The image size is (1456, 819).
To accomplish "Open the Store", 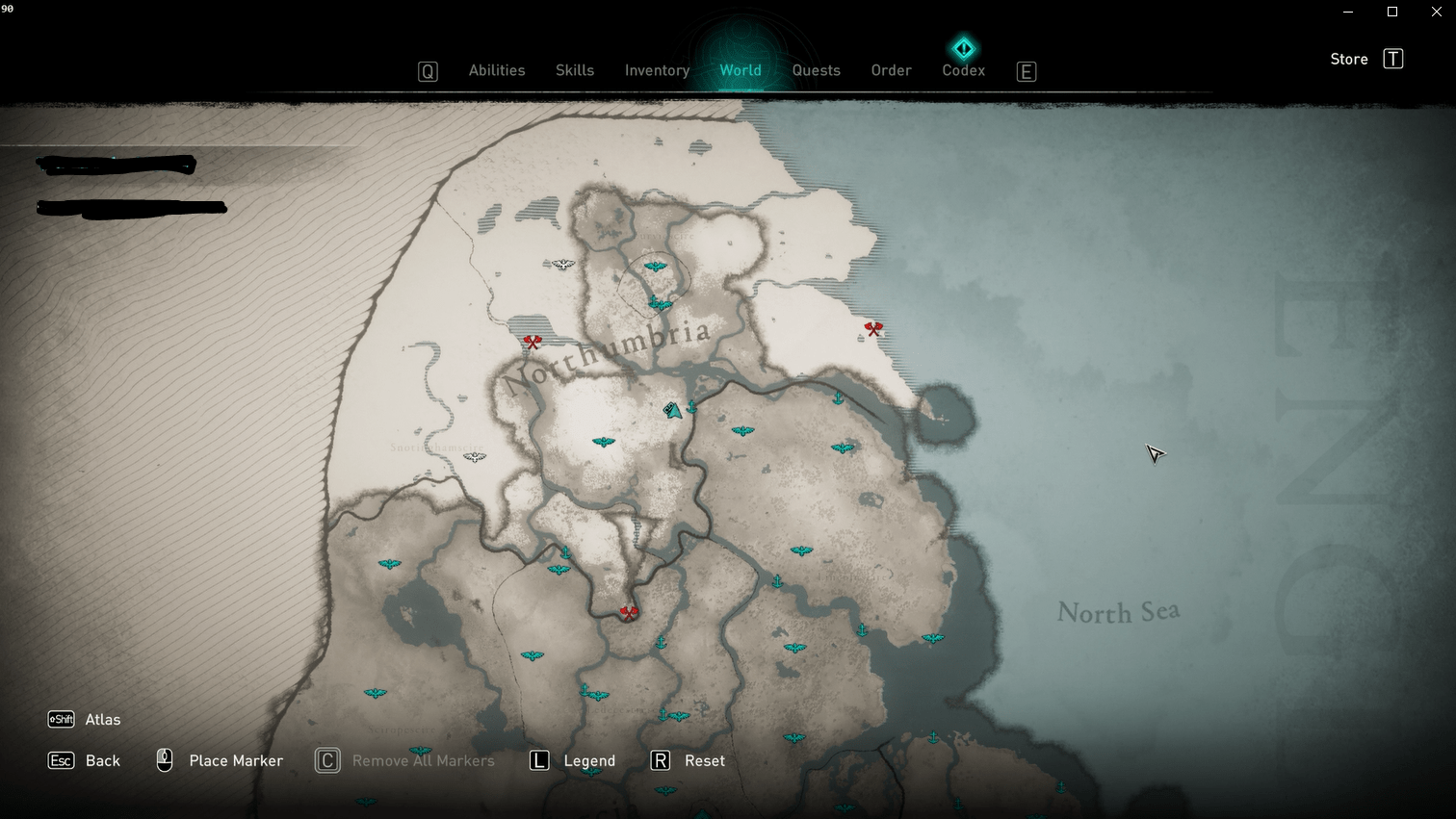I will [1349, 60].
